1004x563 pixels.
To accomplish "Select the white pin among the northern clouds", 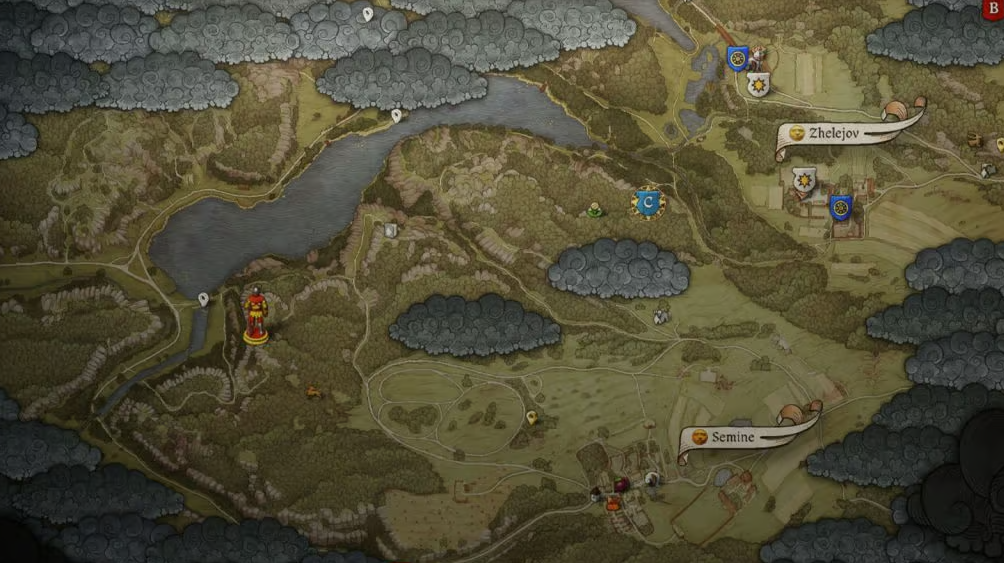I will click(x=367, y=14).
